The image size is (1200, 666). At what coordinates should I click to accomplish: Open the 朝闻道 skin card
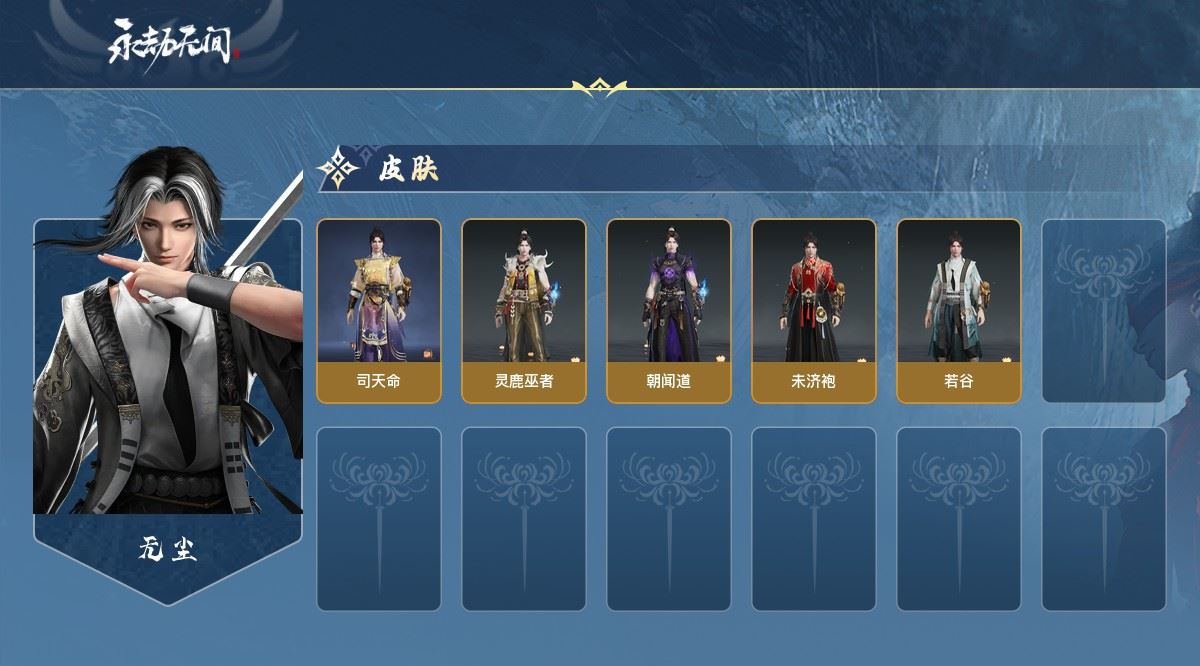tap(668, 310)
